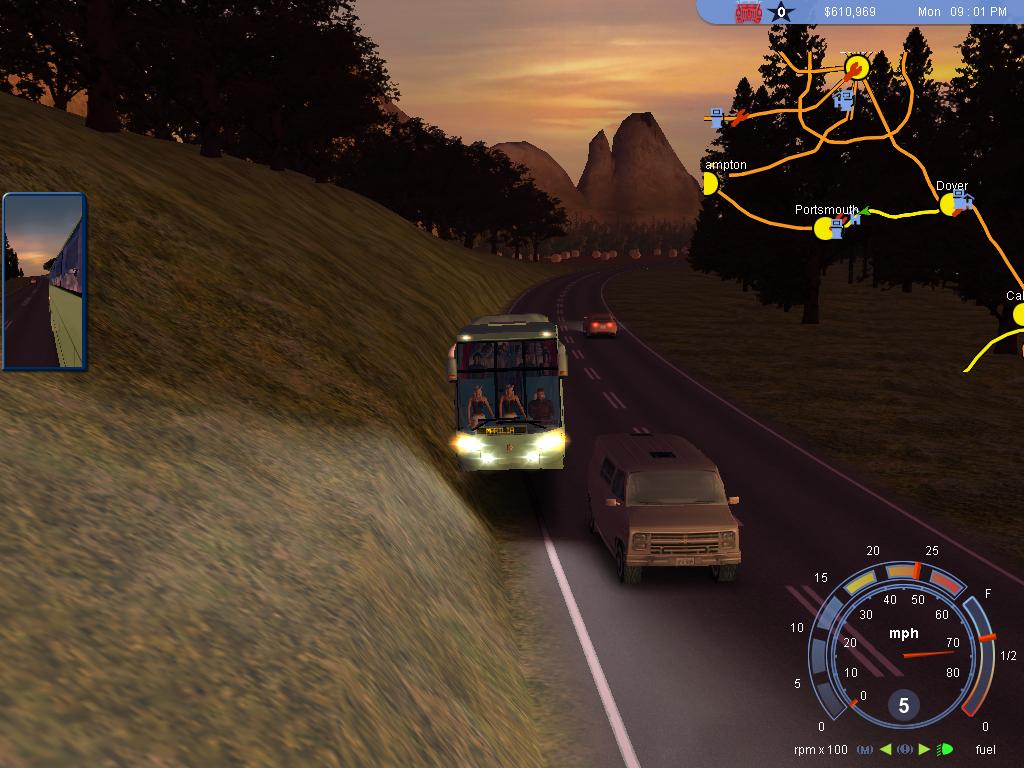Open the red truck icon in the top bar
The height and width of the screenshot is (768, 1024).
click(x=748, y=13)
